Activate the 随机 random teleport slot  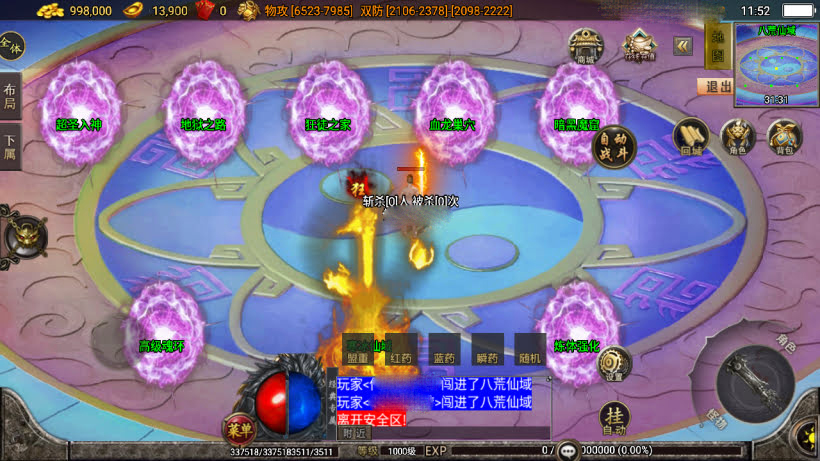(530, 350)
